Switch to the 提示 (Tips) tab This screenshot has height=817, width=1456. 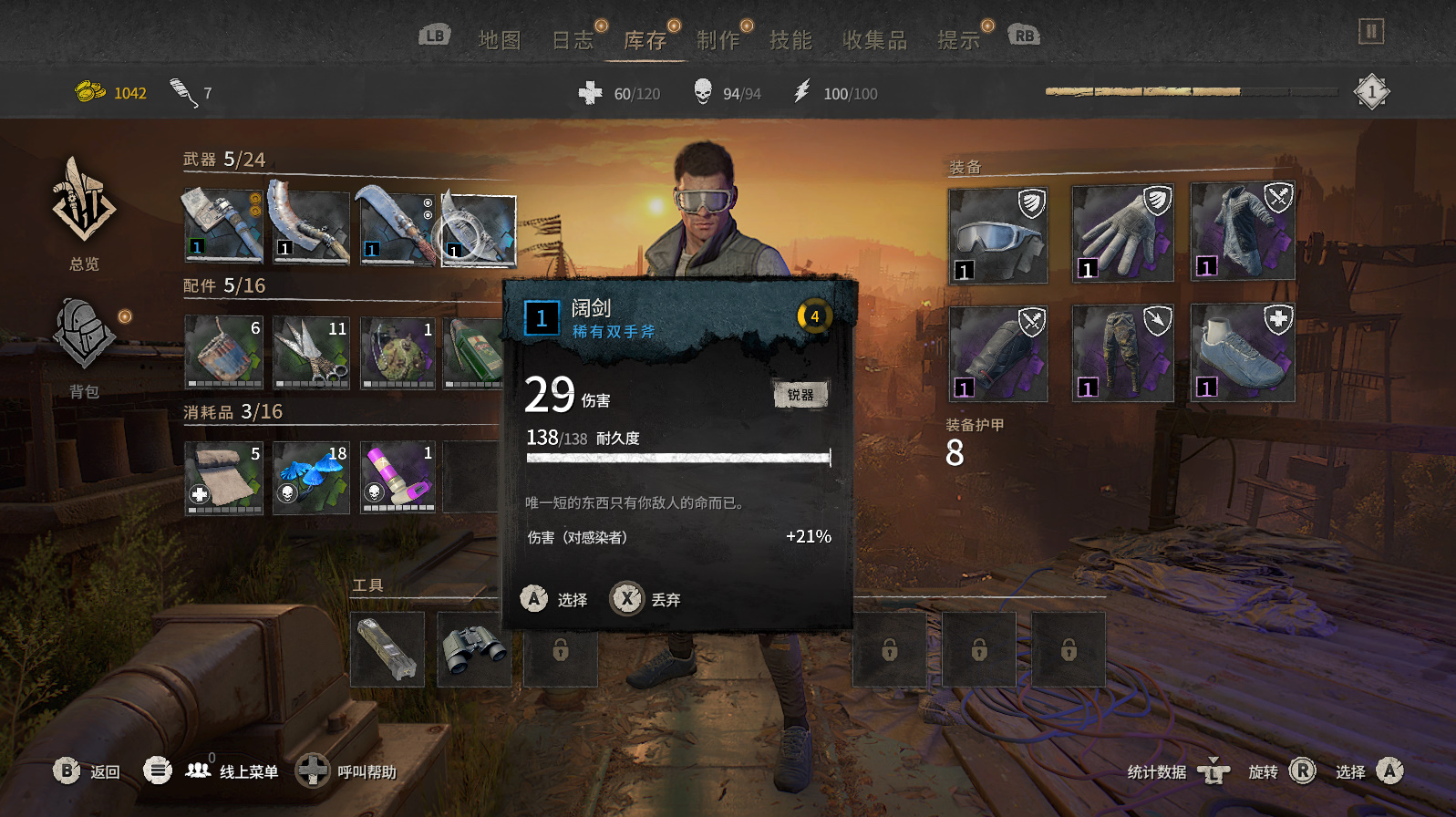(958, 40)
